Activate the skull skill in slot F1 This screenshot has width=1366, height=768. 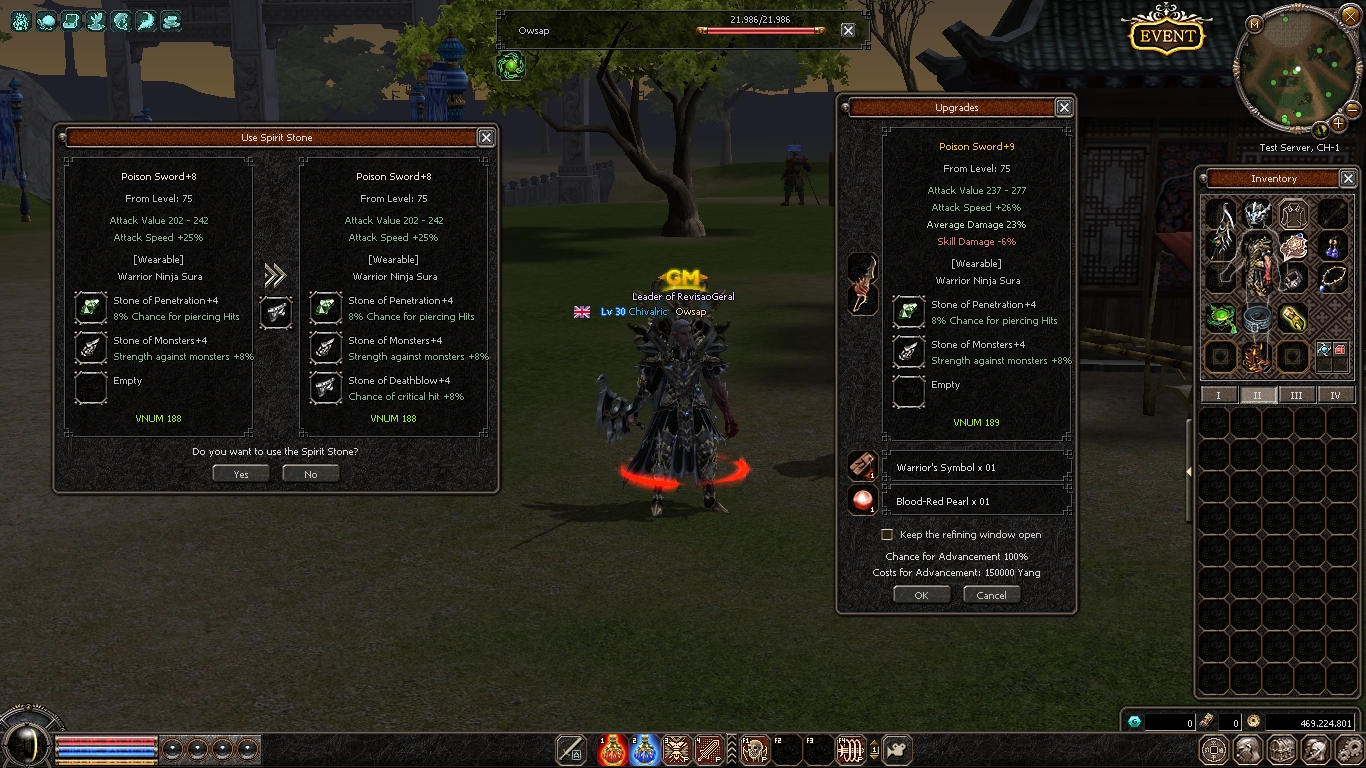(x=755, y=748)
